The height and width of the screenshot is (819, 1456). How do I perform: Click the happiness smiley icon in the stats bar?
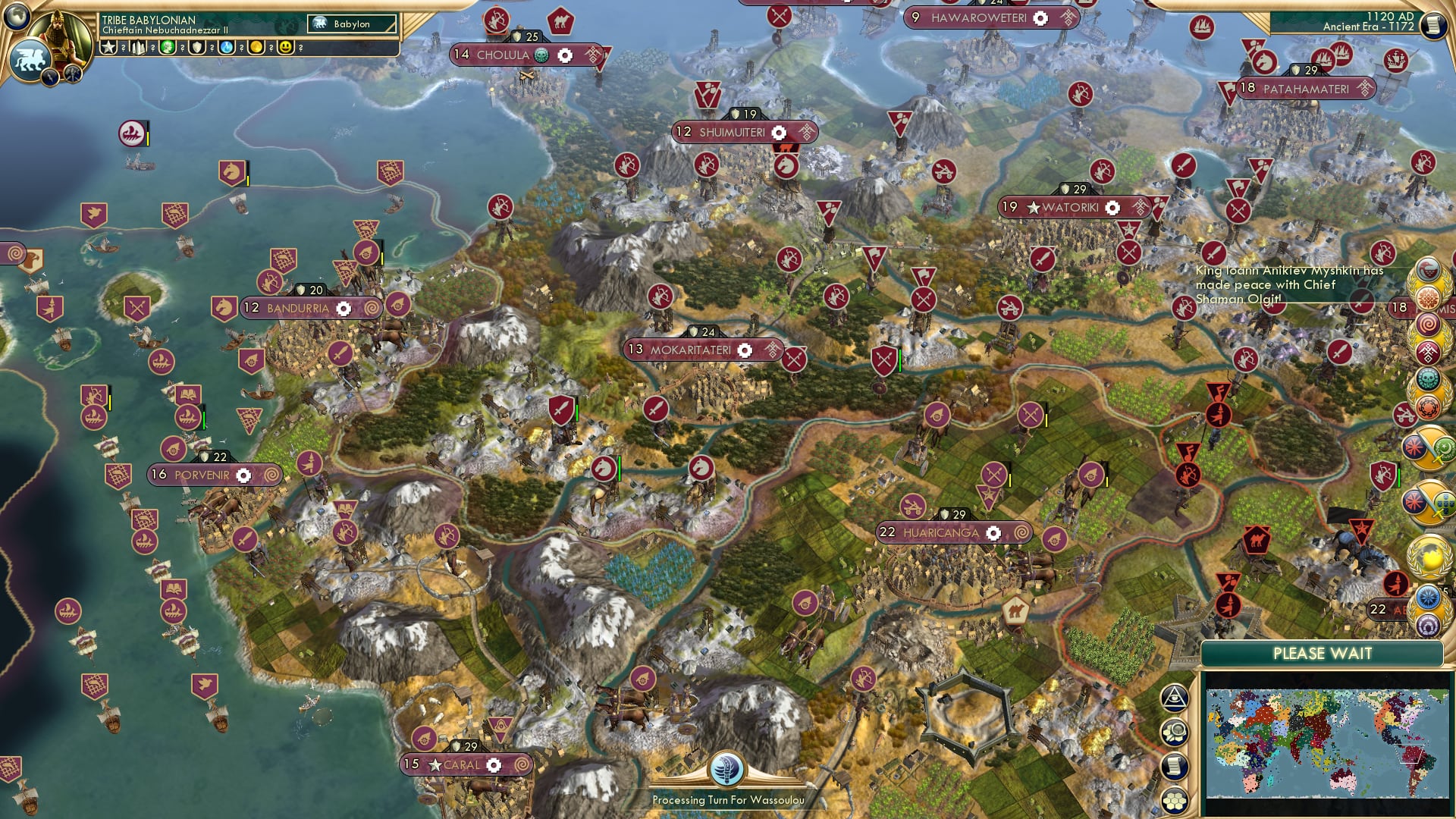284,48
